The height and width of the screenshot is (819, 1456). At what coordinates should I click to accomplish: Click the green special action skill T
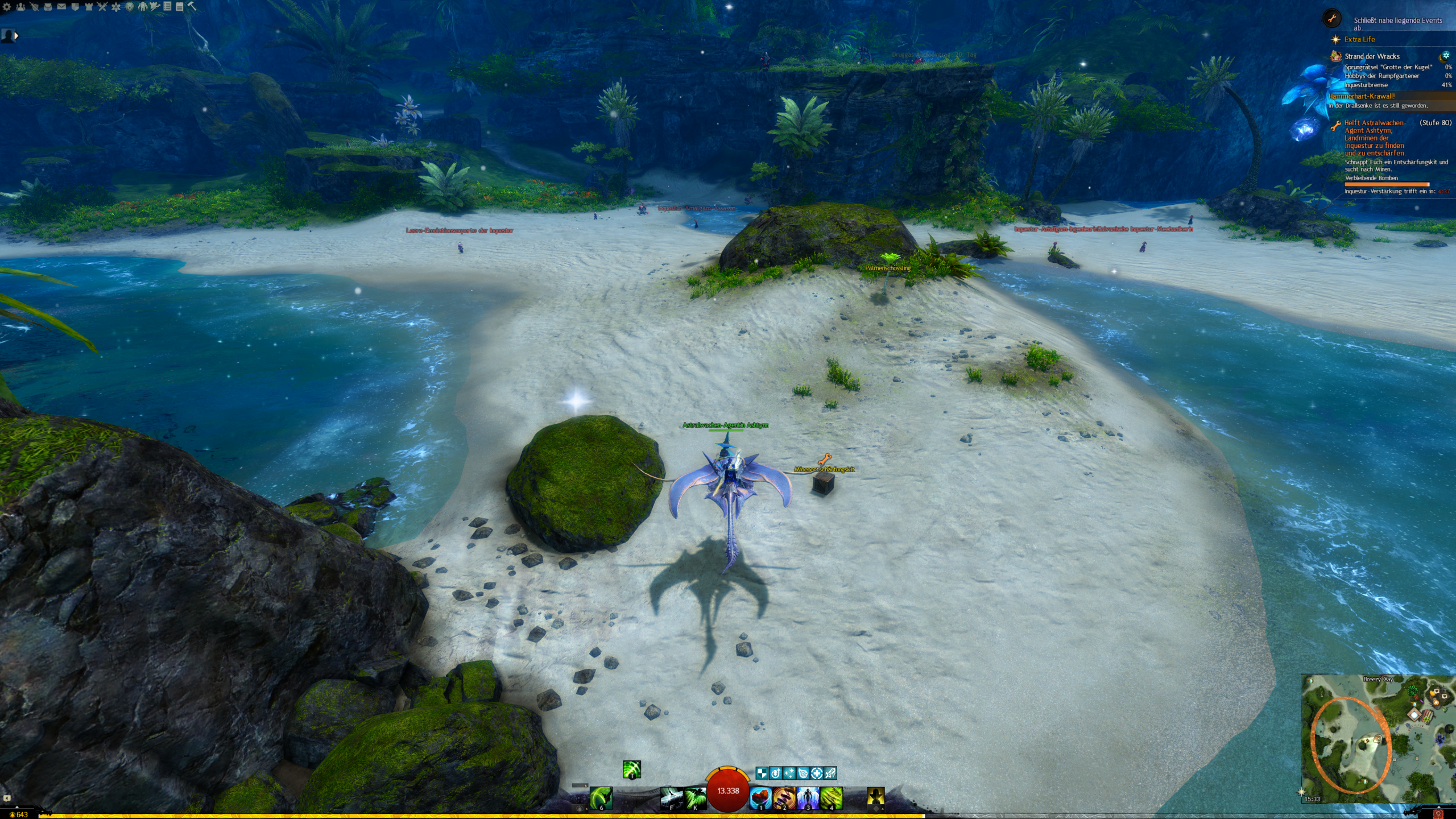point(631,770)
